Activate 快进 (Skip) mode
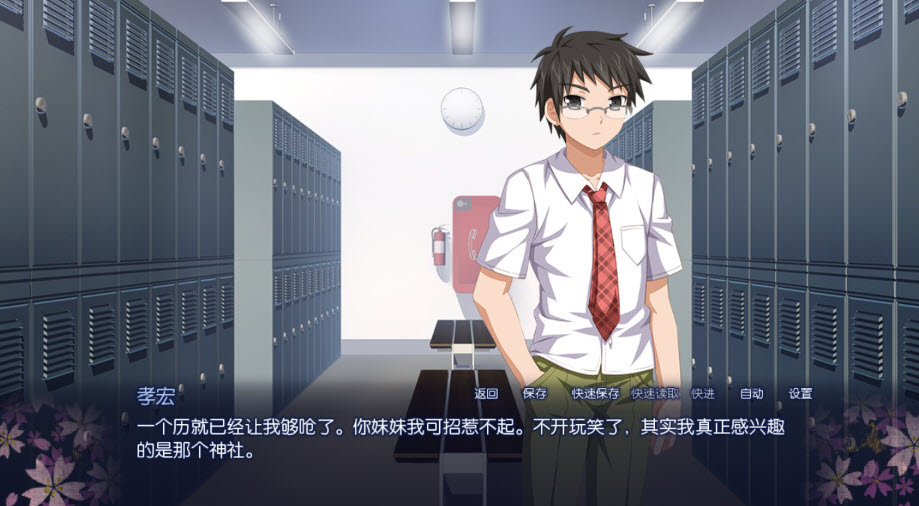 tap(703, 394)
